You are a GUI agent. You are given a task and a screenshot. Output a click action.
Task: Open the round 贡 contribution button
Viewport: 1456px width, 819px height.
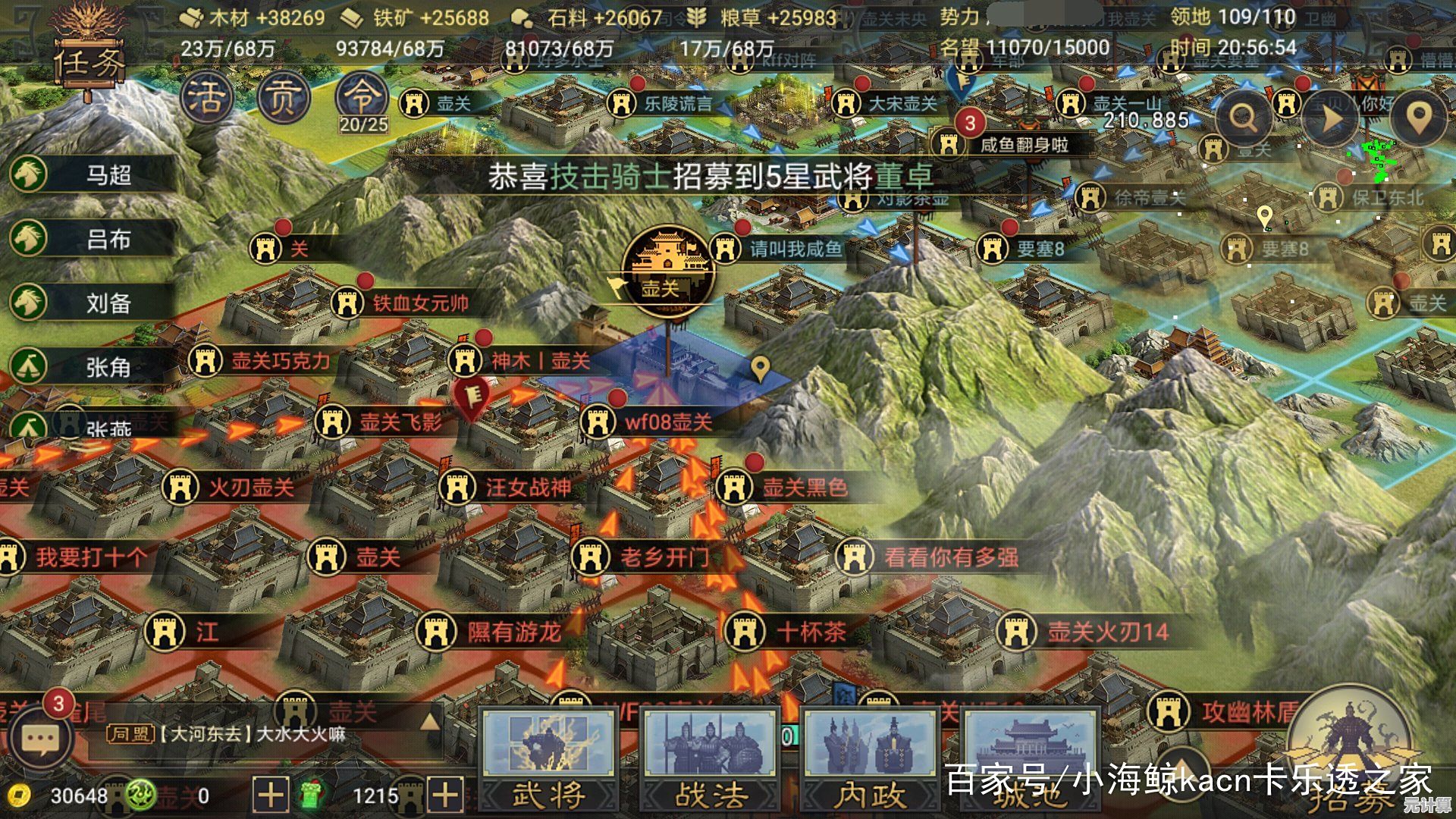(284, 99)
